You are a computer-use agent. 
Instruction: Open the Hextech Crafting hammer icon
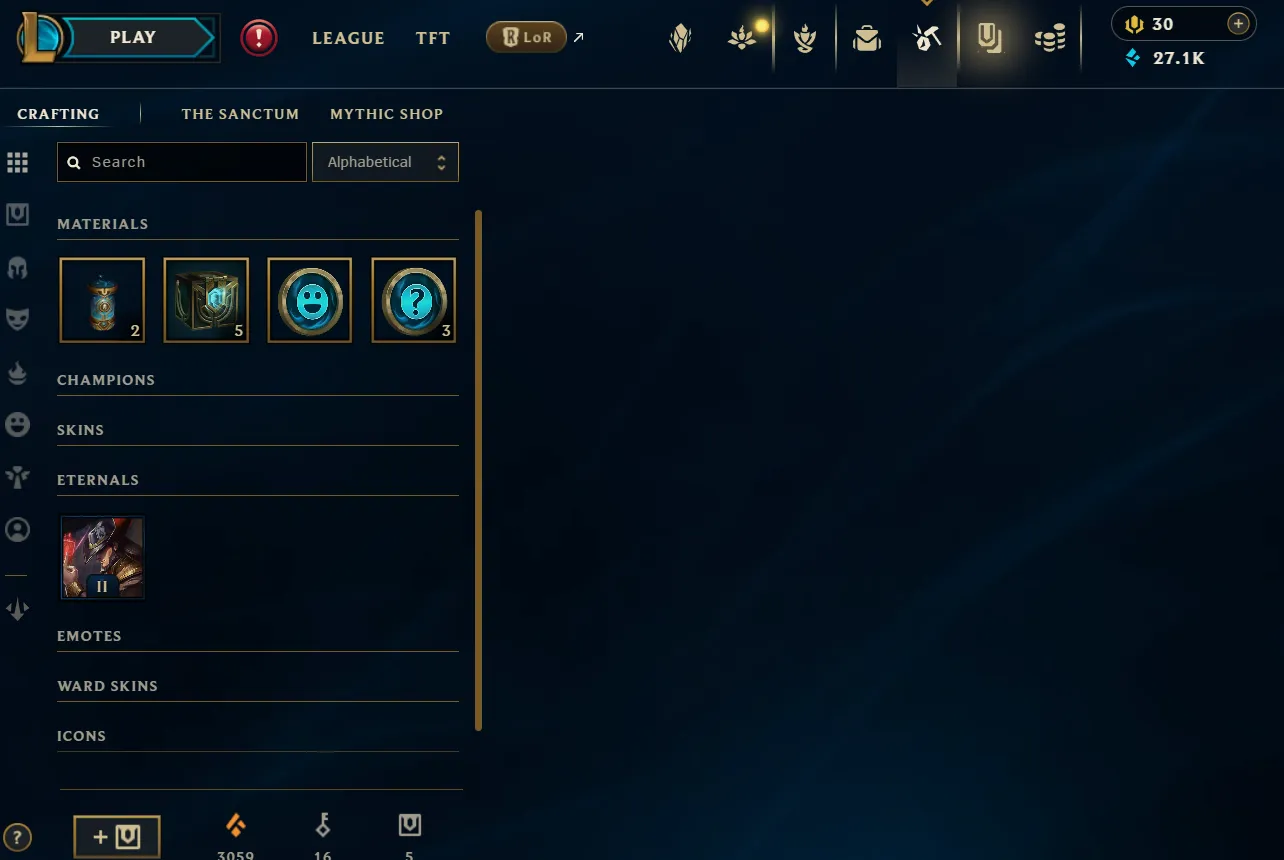pyautogui.click(x=926, y=38)
